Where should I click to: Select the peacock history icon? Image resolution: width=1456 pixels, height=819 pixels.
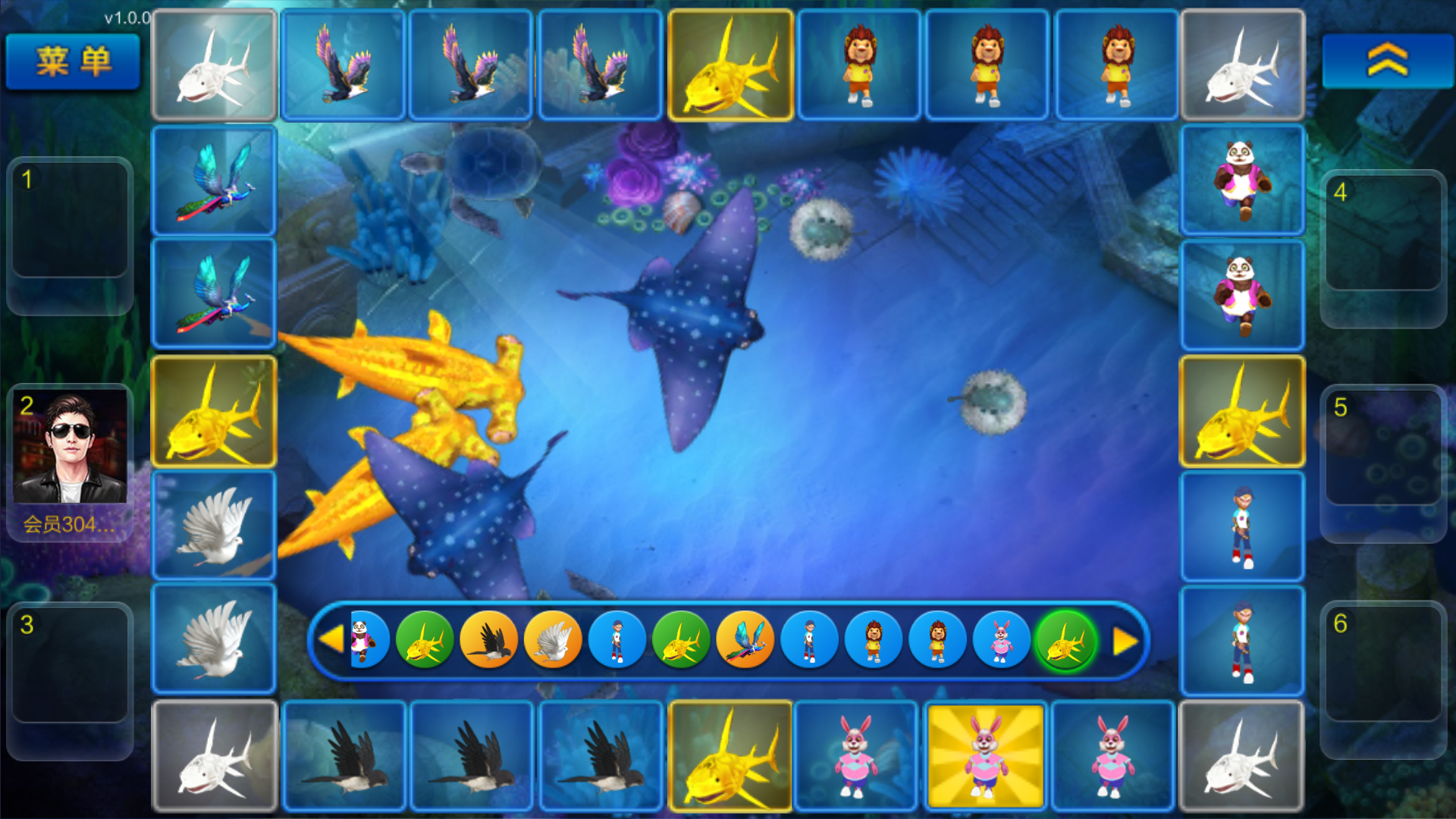click(745, 642)
